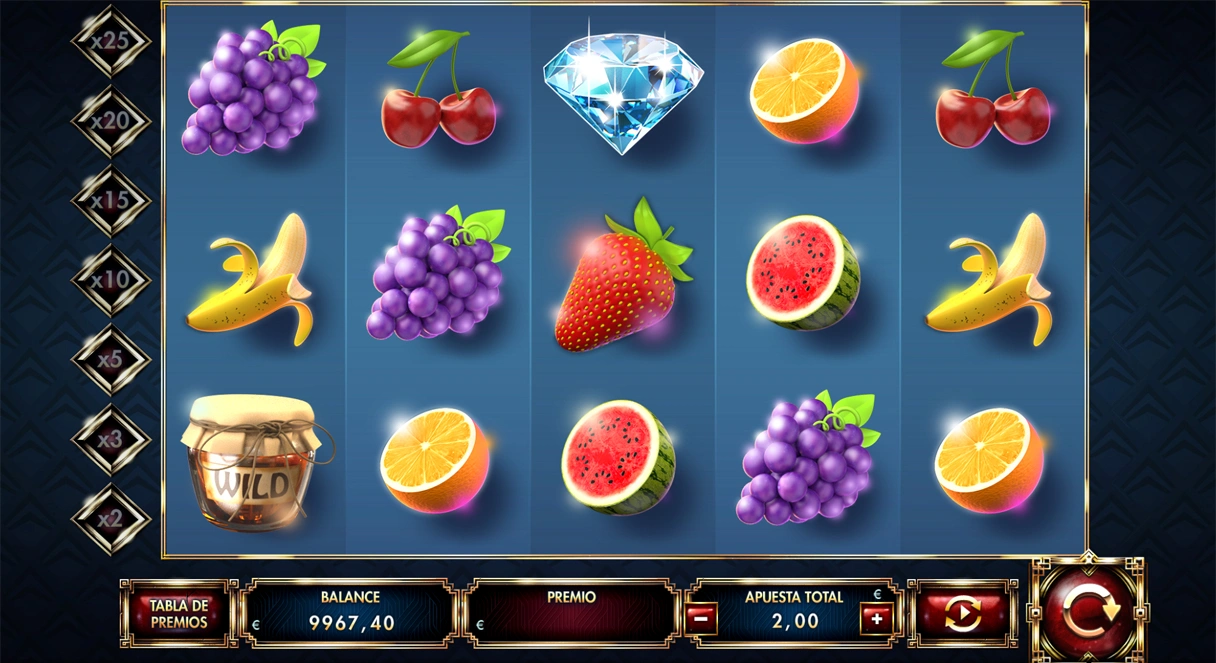The image size is (1216, 663).
Task: Open the Tabla de Premios paytable
Action: [179, 613]
